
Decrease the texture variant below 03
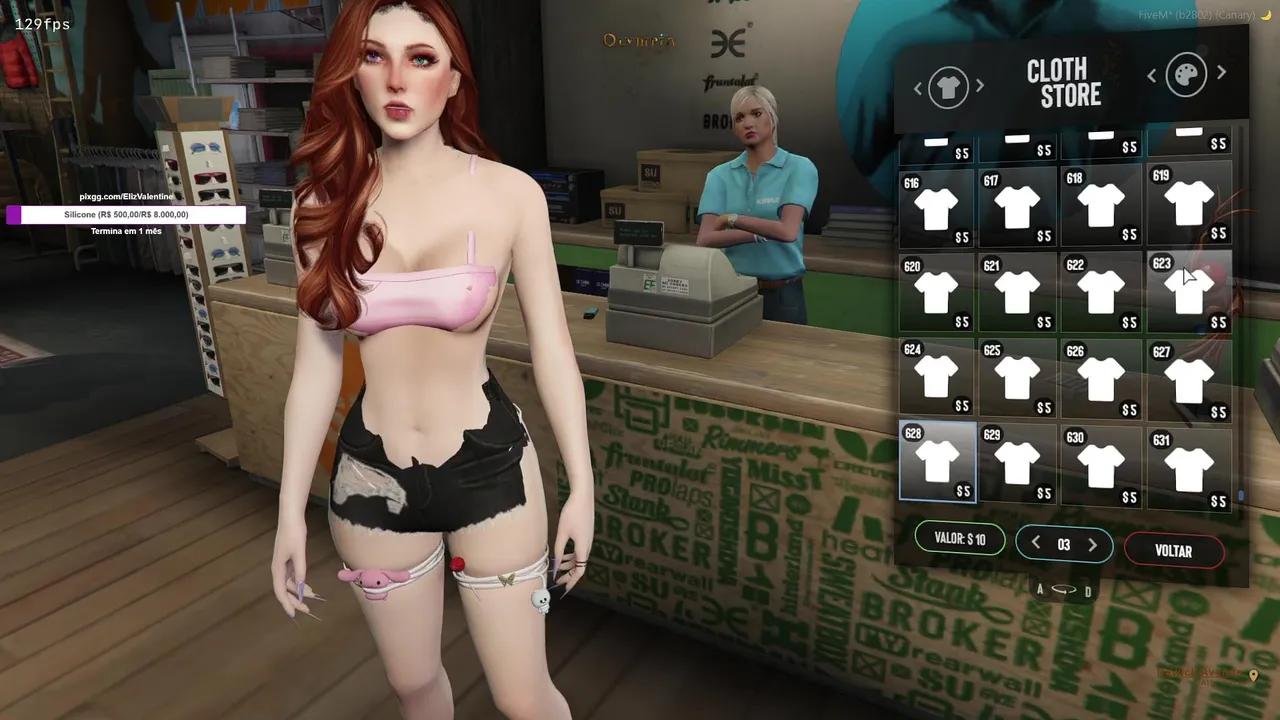pos(1036,544)
